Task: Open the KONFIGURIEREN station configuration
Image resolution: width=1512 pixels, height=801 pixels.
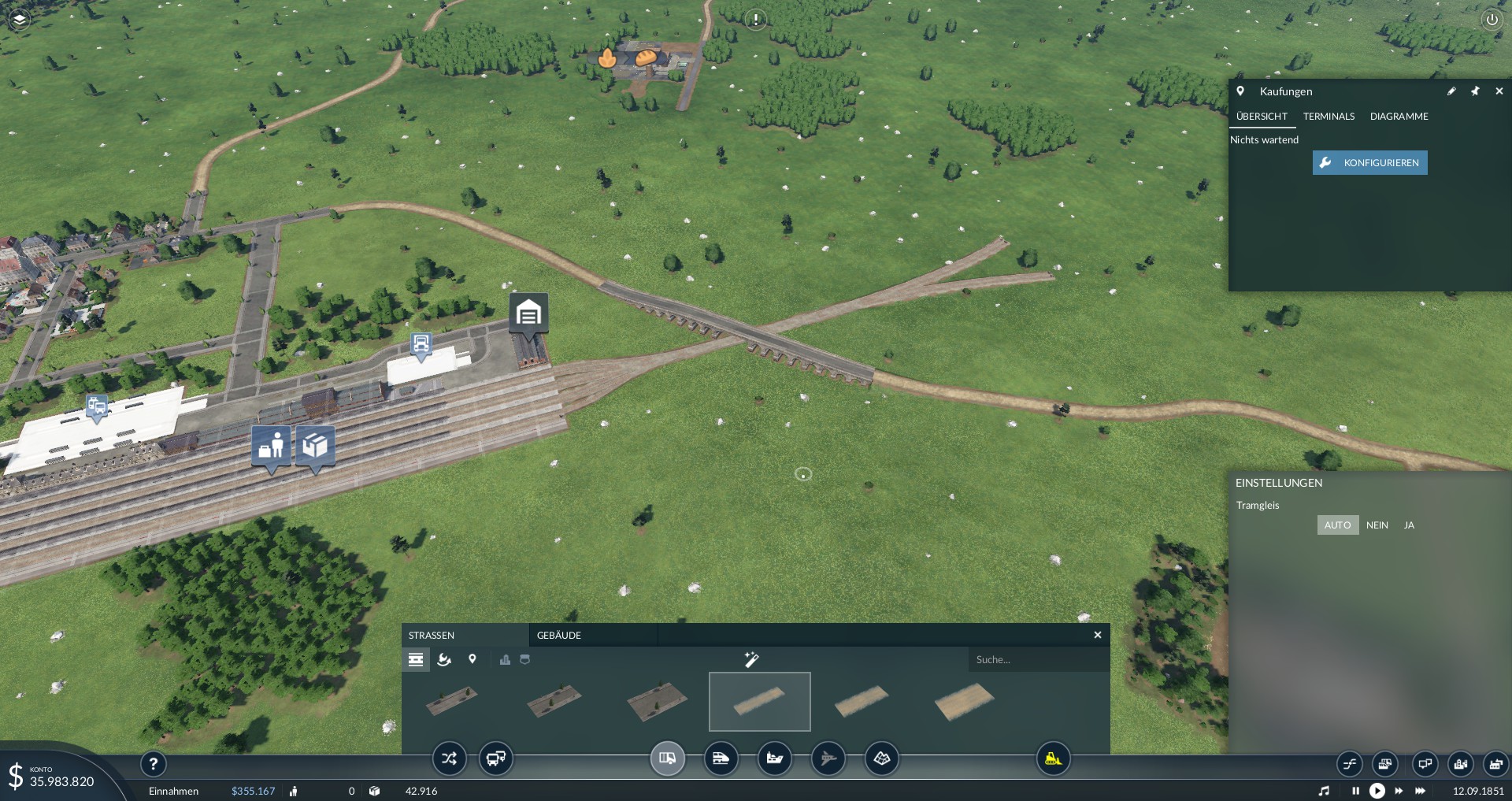Action: [1369, 163]
